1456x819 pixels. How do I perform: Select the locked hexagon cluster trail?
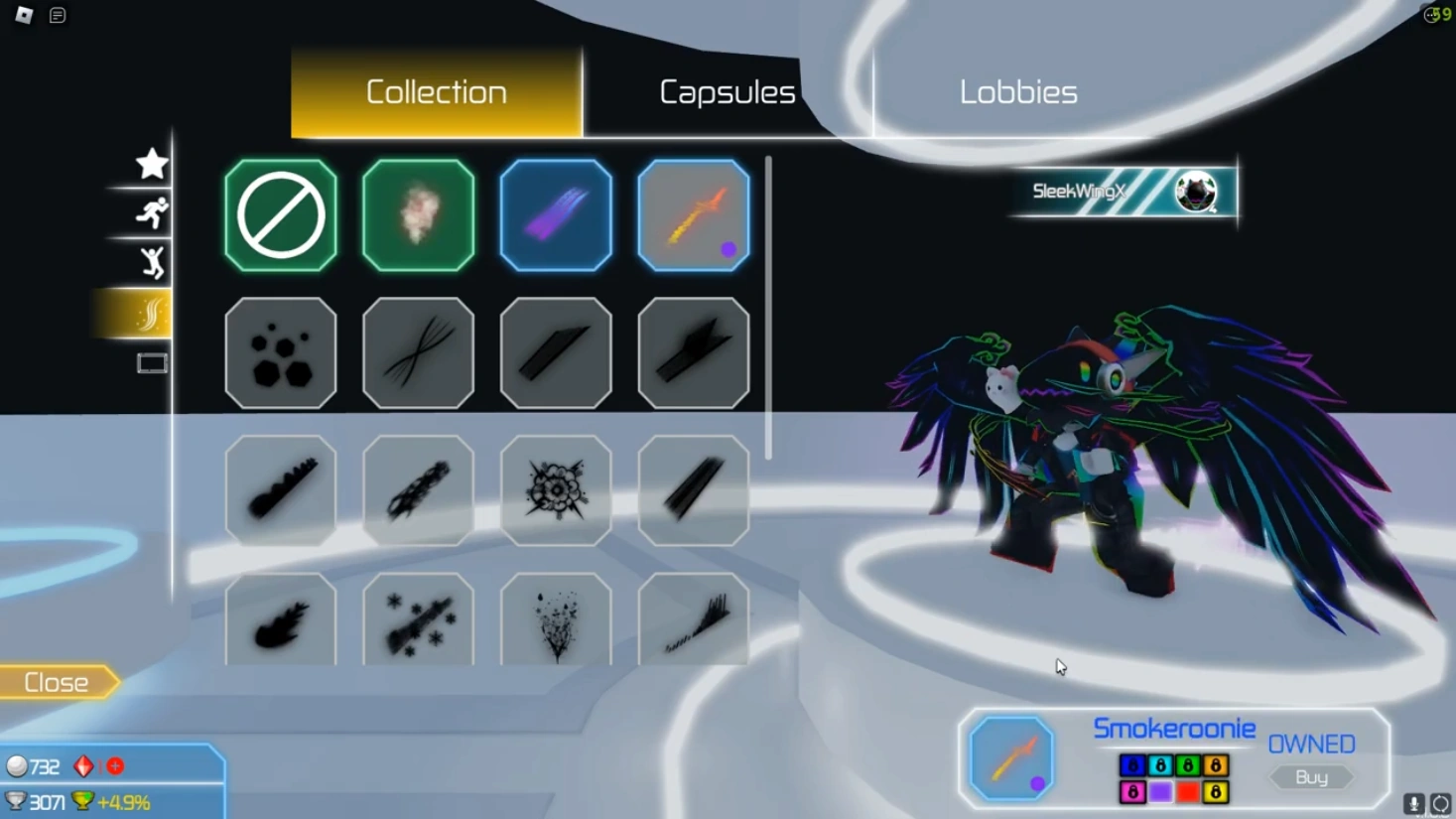(x=281, y=353)
